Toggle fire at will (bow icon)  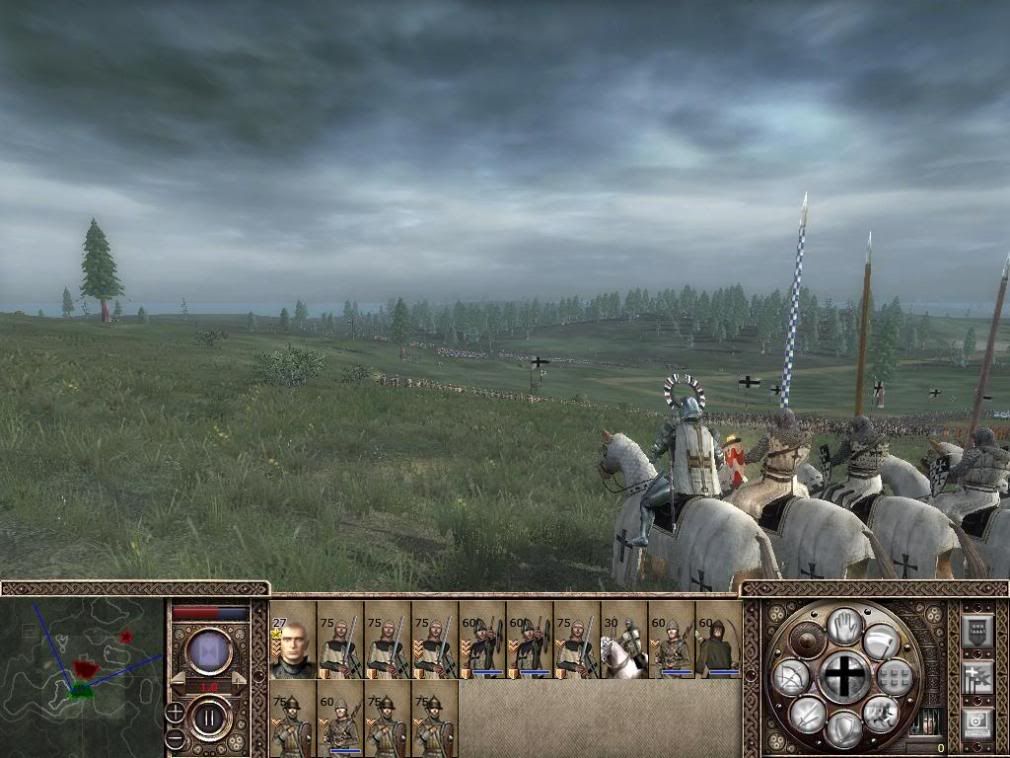point(790,678)
